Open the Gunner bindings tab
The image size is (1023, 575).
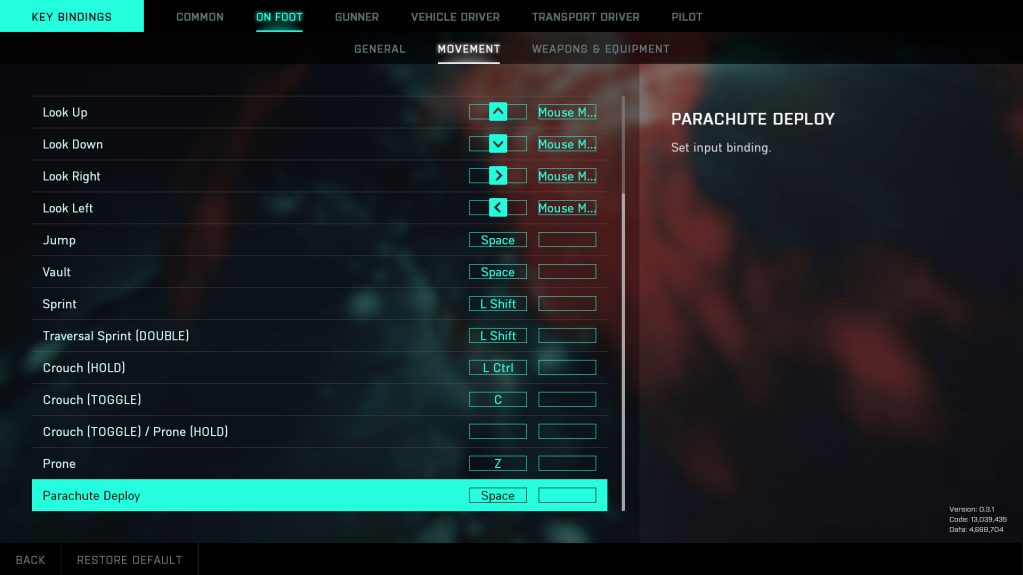pos(357,17)
